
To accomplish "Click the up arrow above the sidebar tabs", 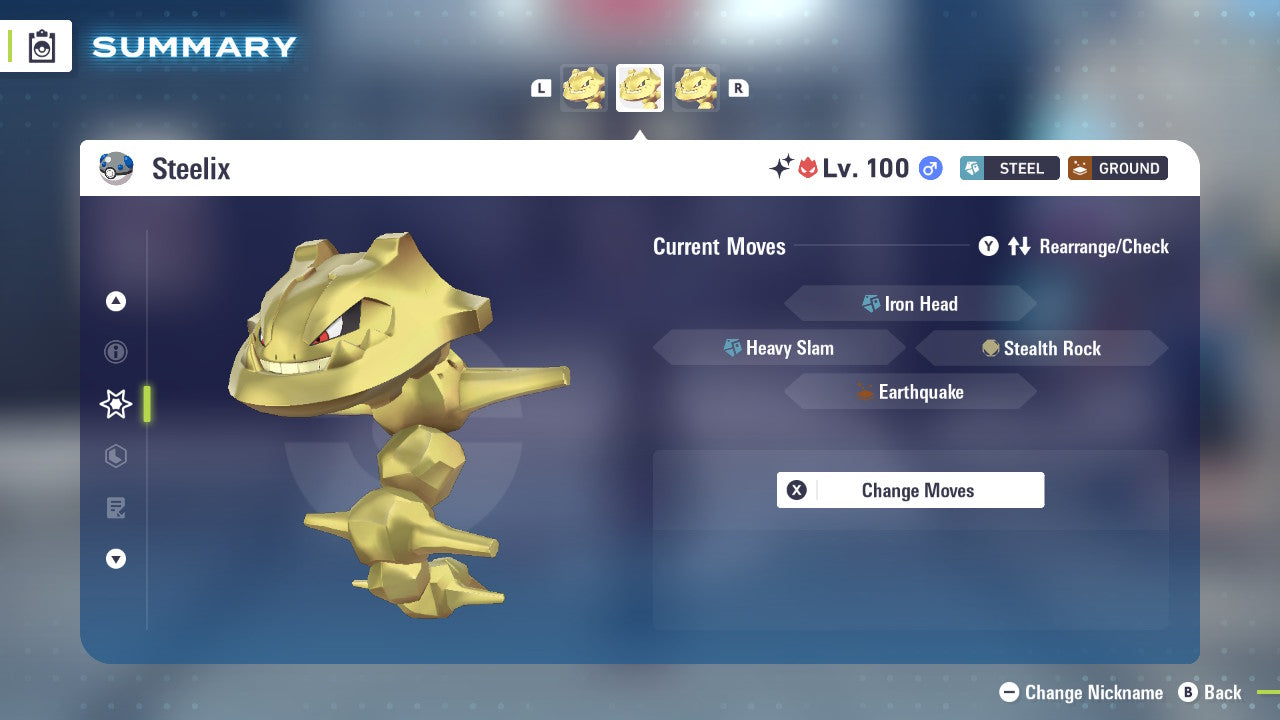I will click(116, 301).
